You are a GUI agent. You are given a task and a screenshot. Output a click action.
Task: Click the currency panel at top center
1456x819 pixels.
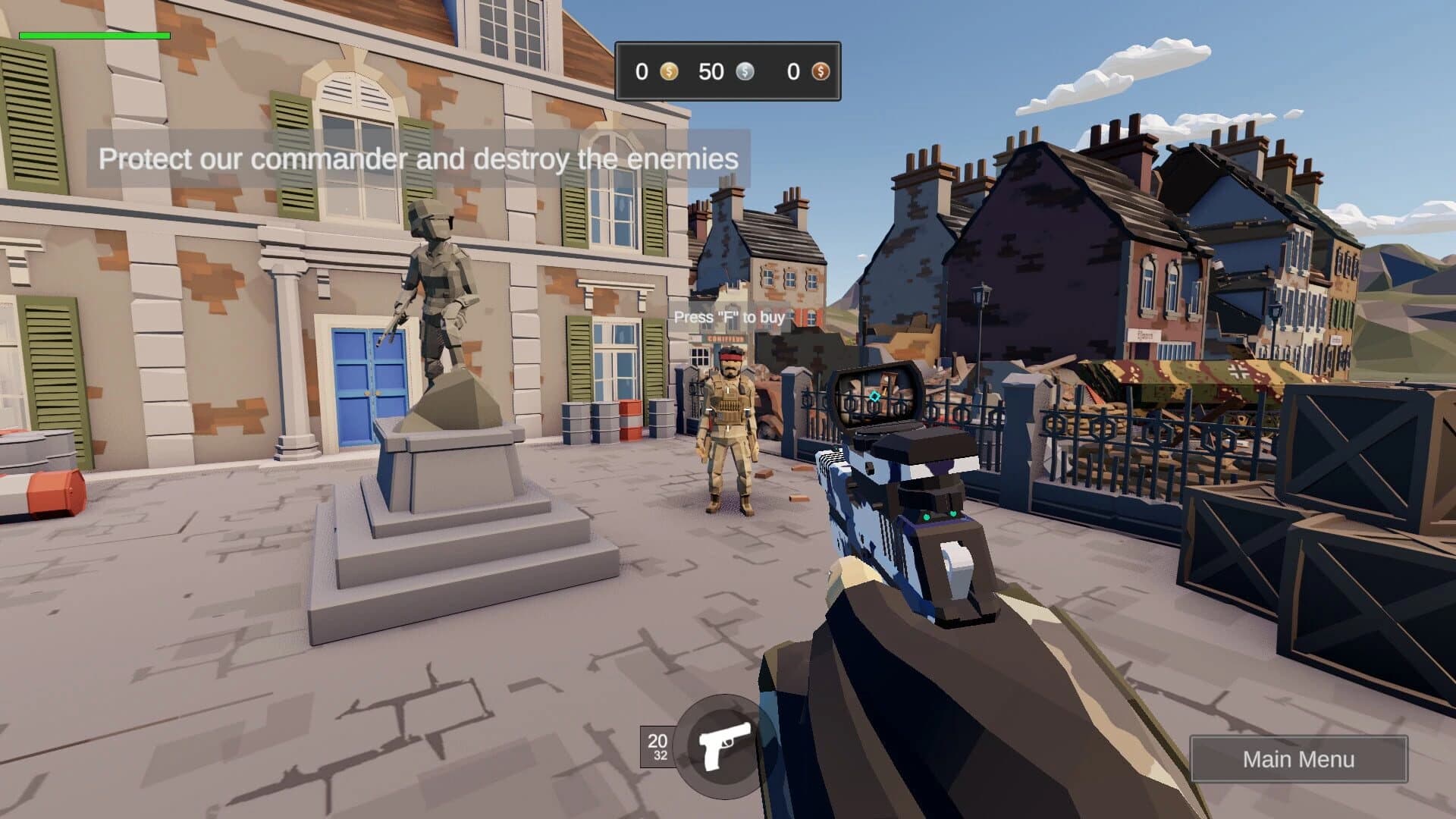[728, 72]
